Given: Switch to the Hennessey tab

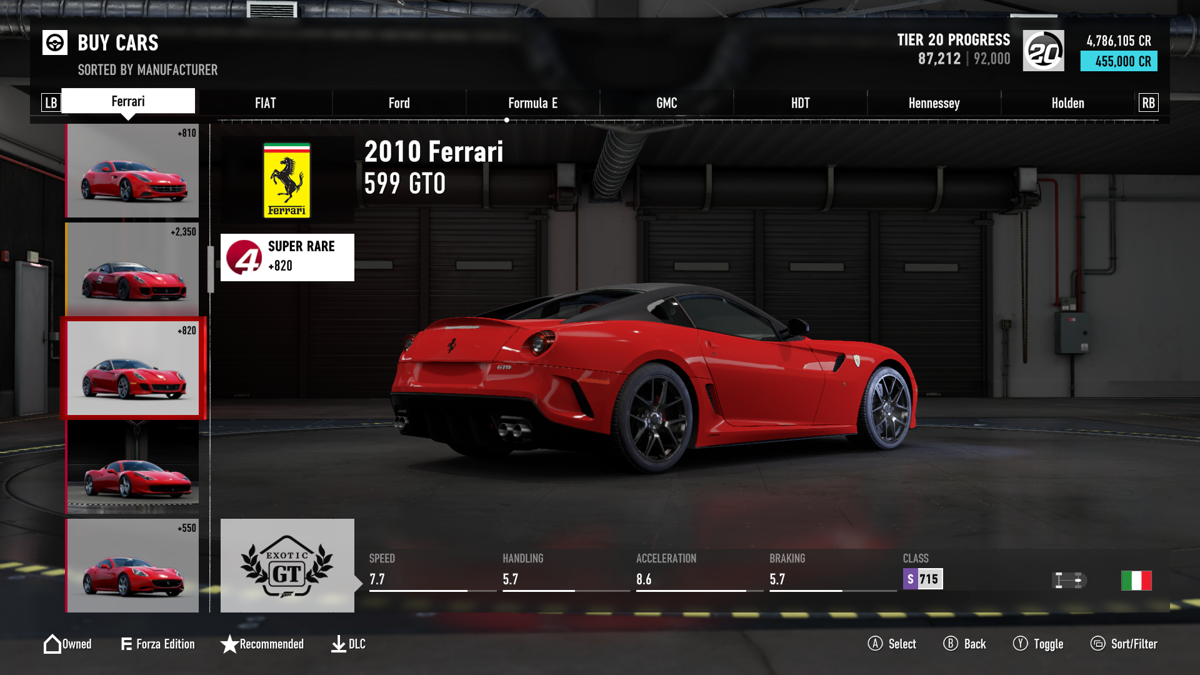Looking at the screenshot, I should pyautogui.click(x=934, y=103).
